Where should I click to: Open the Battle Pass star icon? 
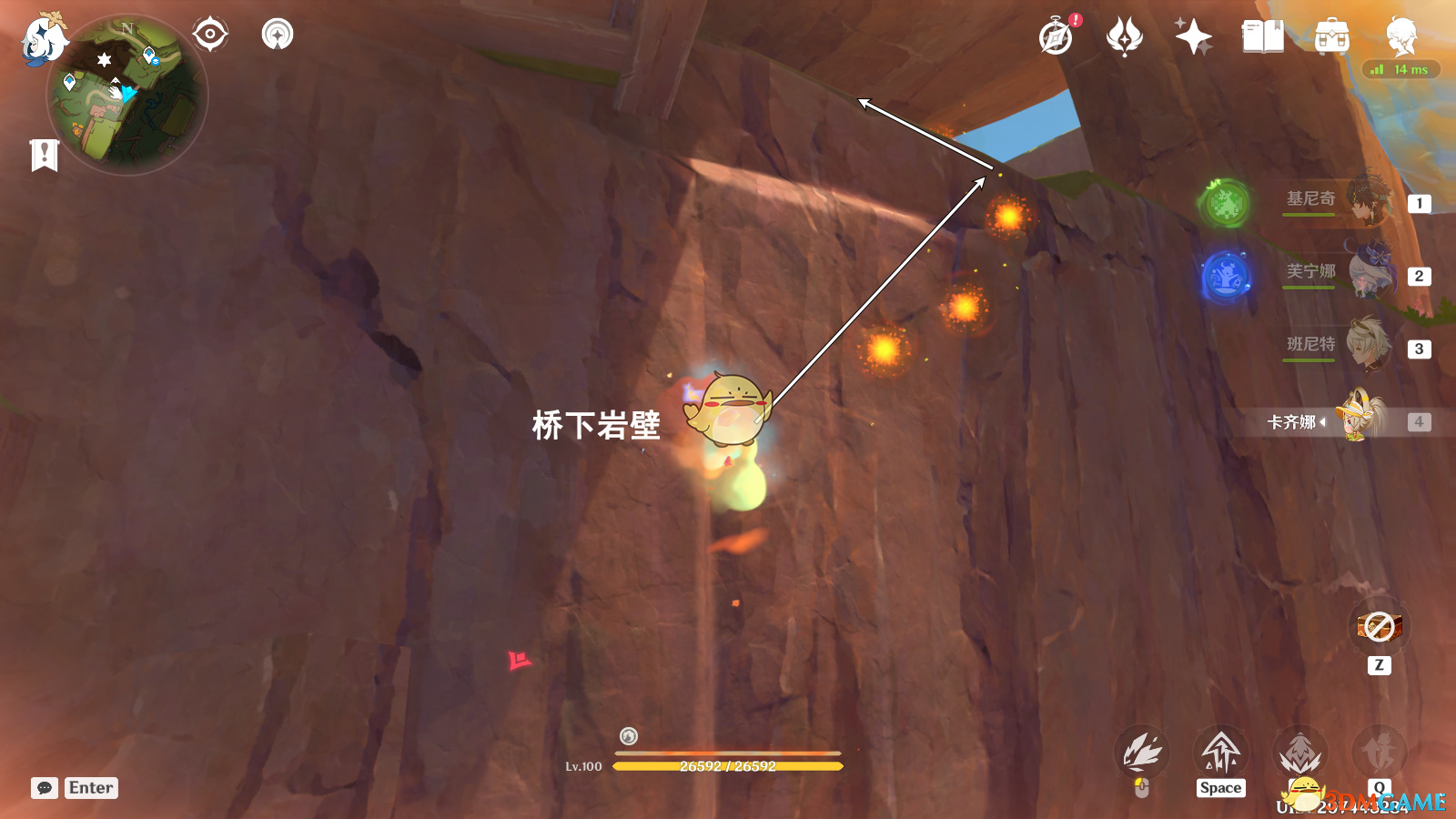point(1195,36)
